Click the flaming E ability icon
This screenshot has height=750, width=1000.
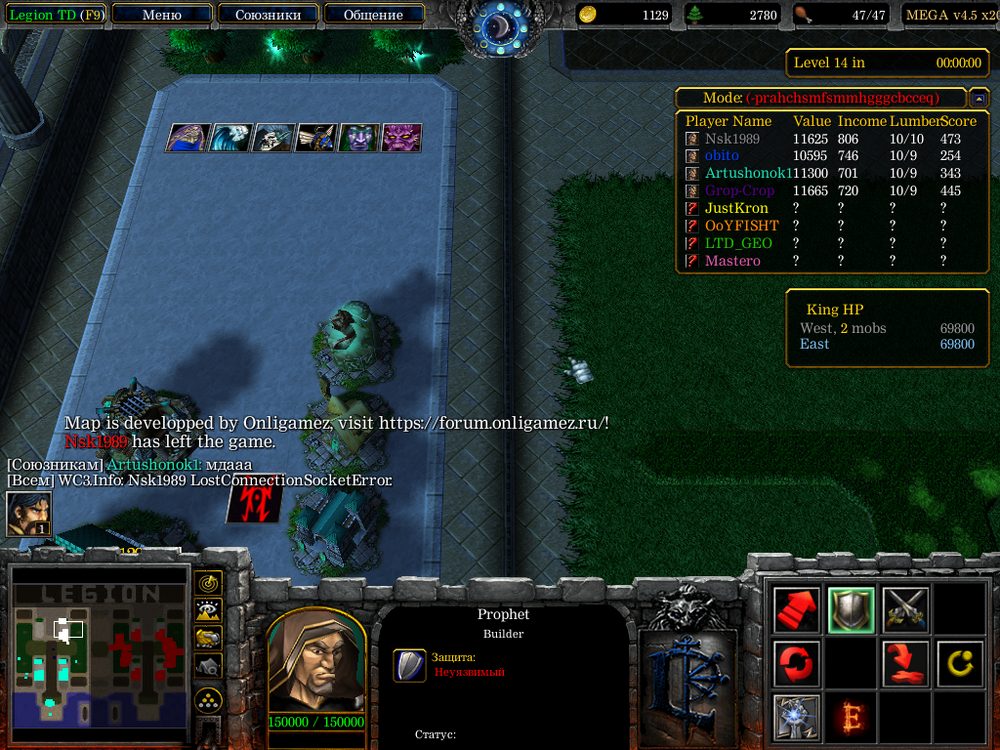click(851, 717)
